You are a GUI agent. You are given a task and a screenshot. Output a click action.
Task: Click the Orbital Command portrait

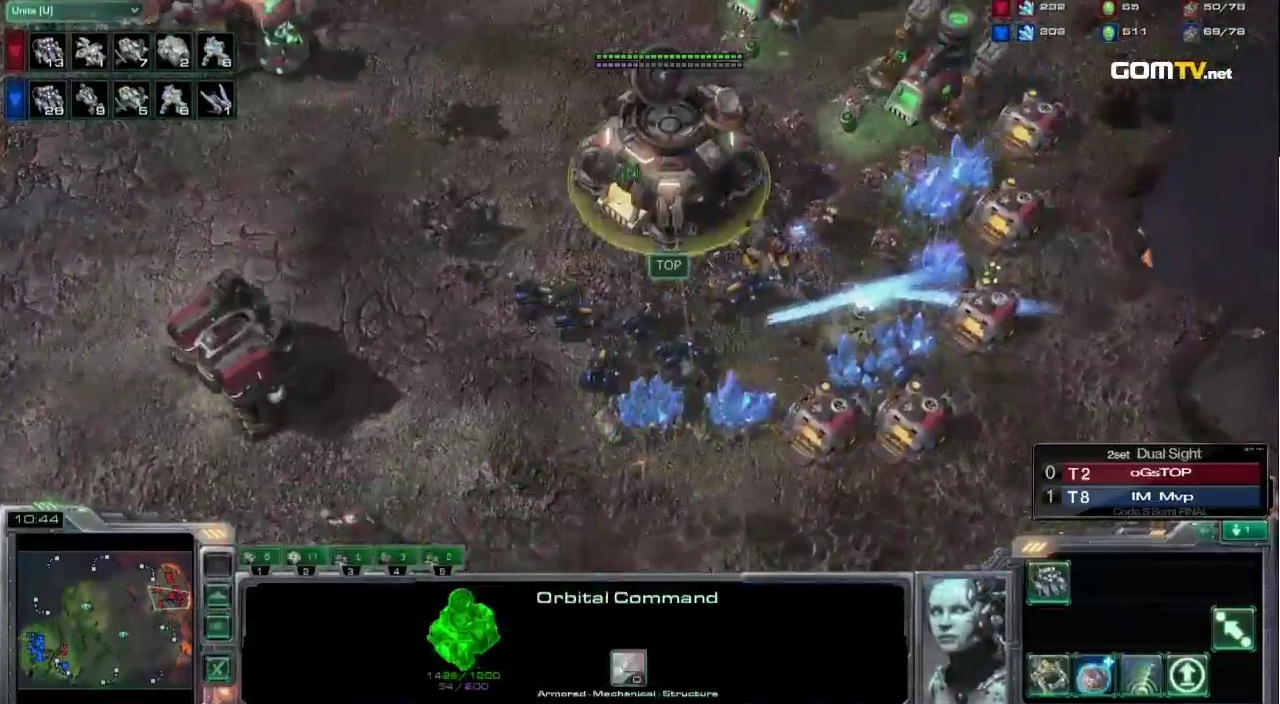pos(965,636)
